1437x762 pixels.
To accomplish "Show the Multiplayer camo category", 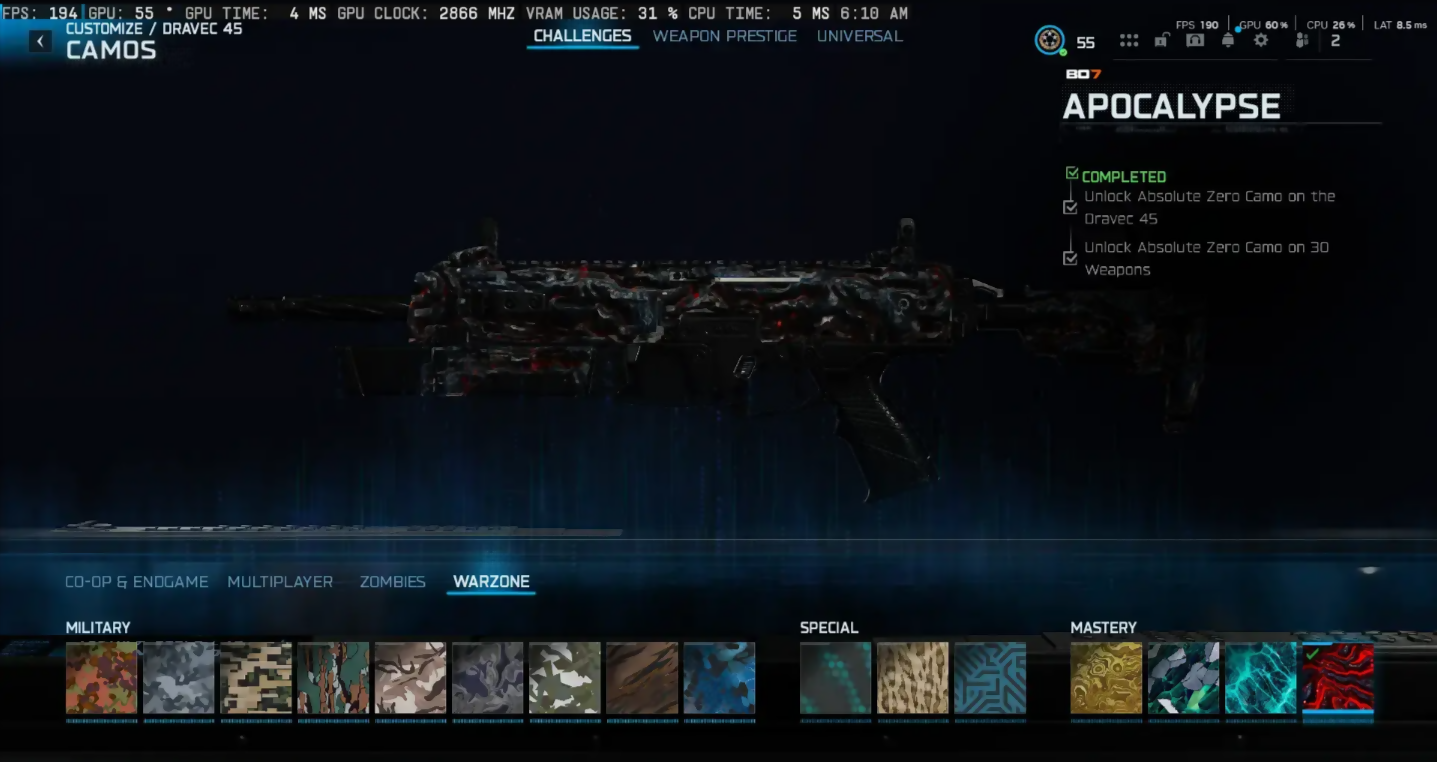I will tap(280, 581).
